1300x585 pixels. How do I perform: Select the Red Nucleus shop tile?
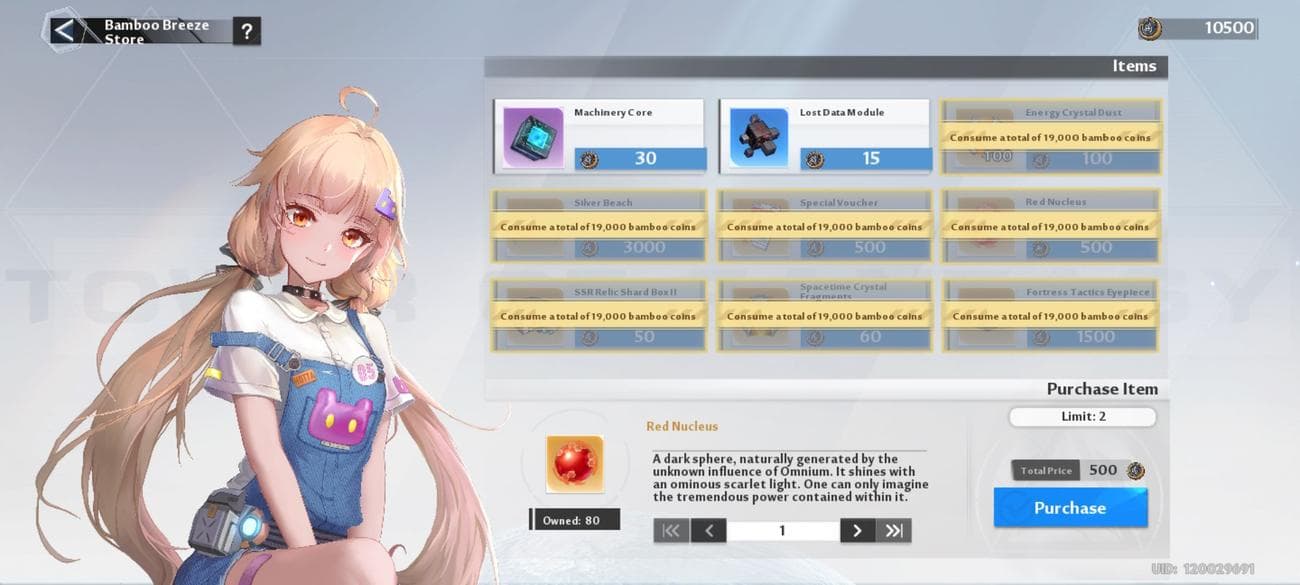tap(1050, 227)
